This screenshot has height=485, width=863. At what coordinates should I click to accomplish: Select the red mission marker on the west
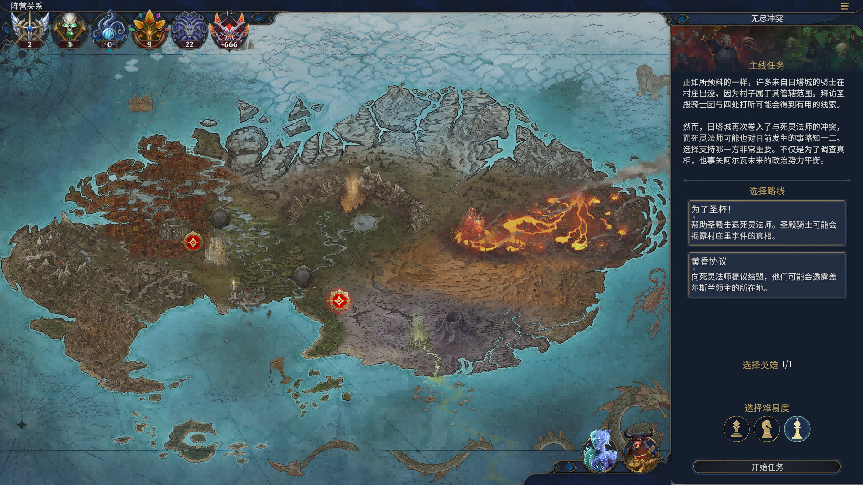tap(193, 241)
